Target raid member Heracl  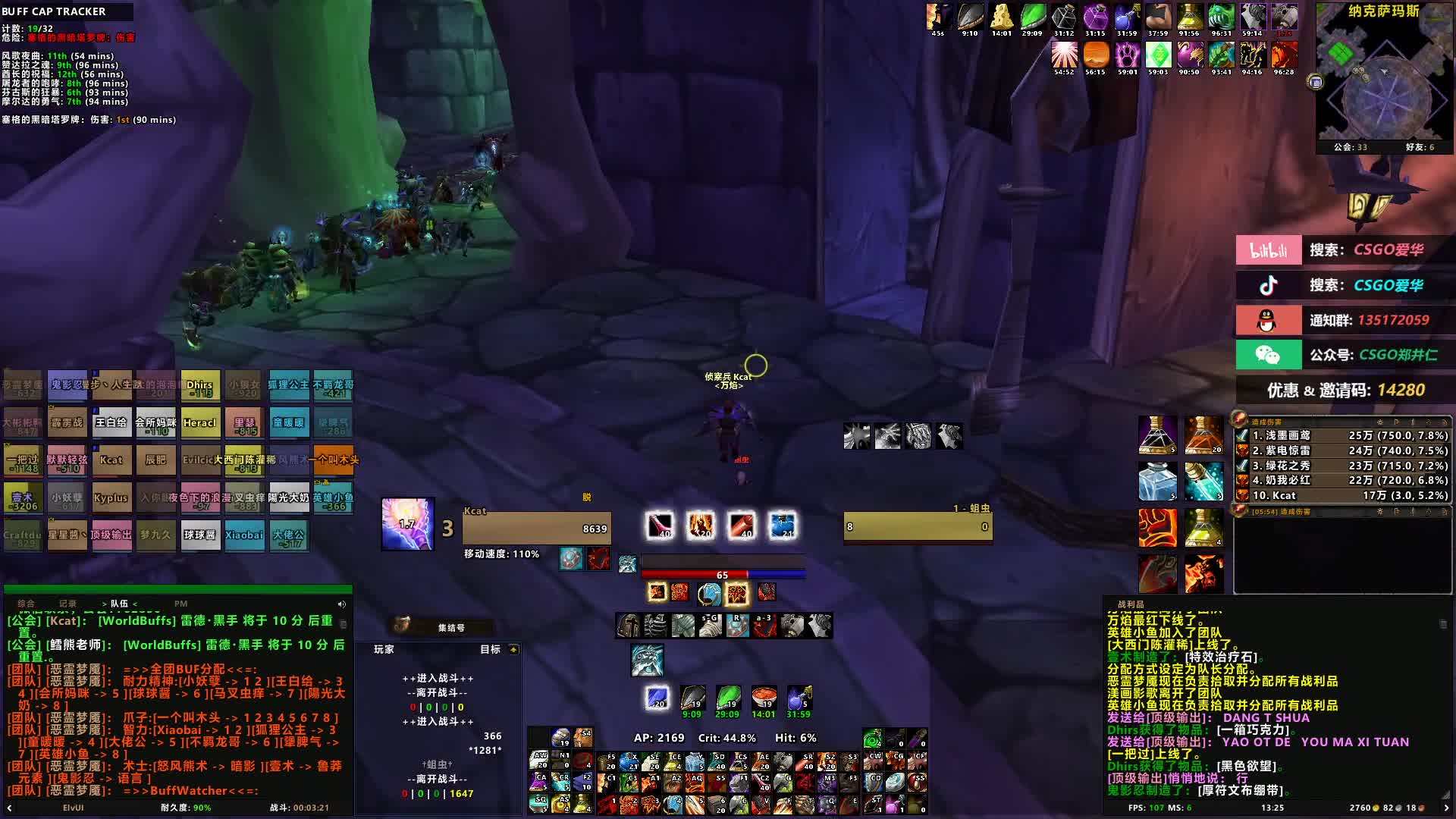pos(199,423)
